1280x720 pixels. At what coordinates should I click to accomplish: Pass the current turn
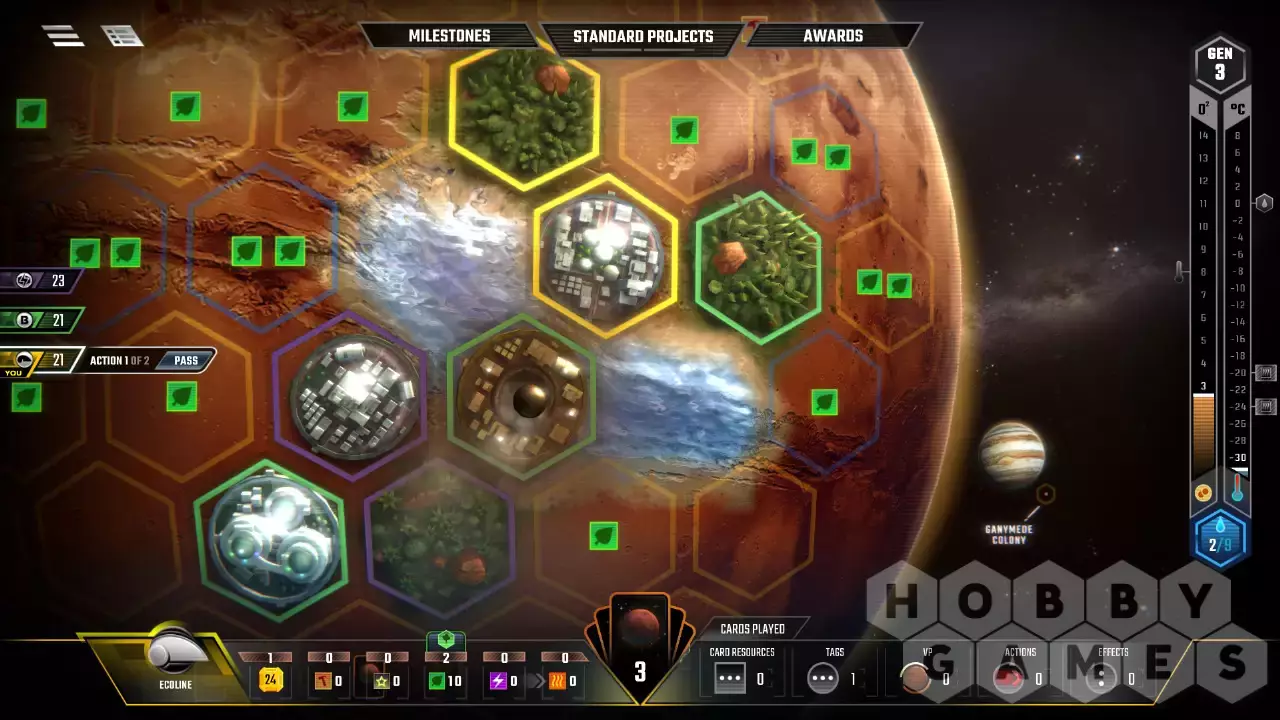[x=186, y=360]
